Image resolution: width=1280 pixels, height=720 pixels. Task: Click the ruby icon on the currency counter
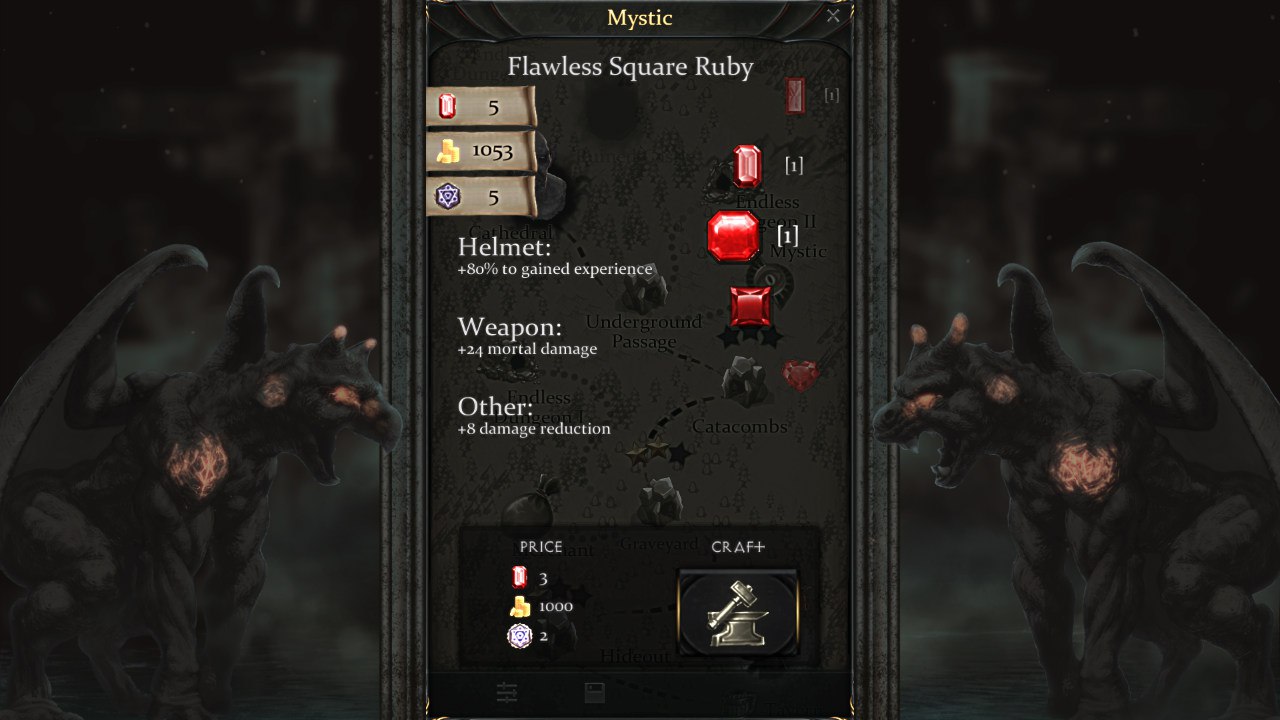(x=446, y=106)
